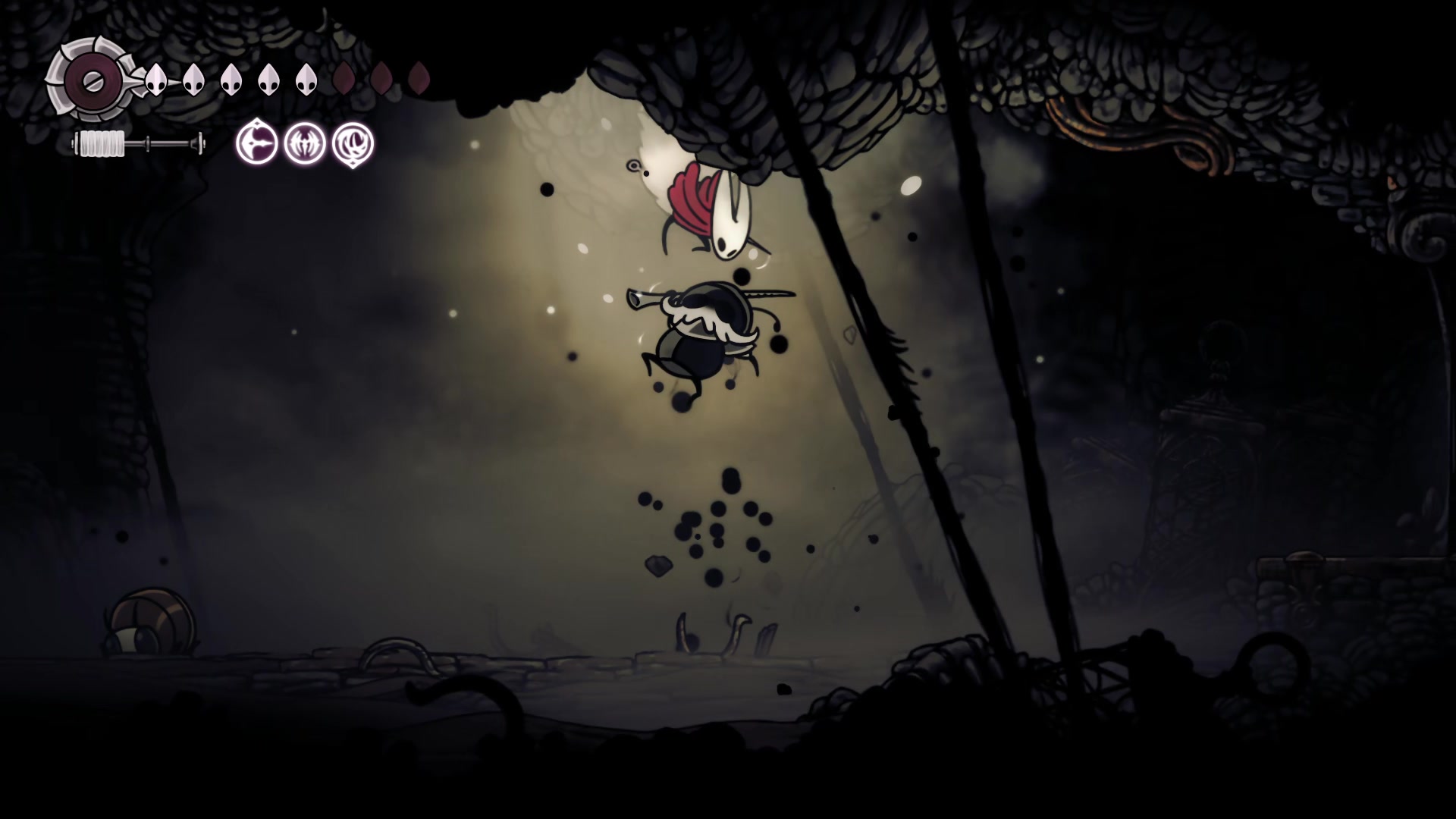Trigger the swirling-silk skill icon
Image resolution: width=1456 pixels, height=819 pixels.
[x=353, y=143]
